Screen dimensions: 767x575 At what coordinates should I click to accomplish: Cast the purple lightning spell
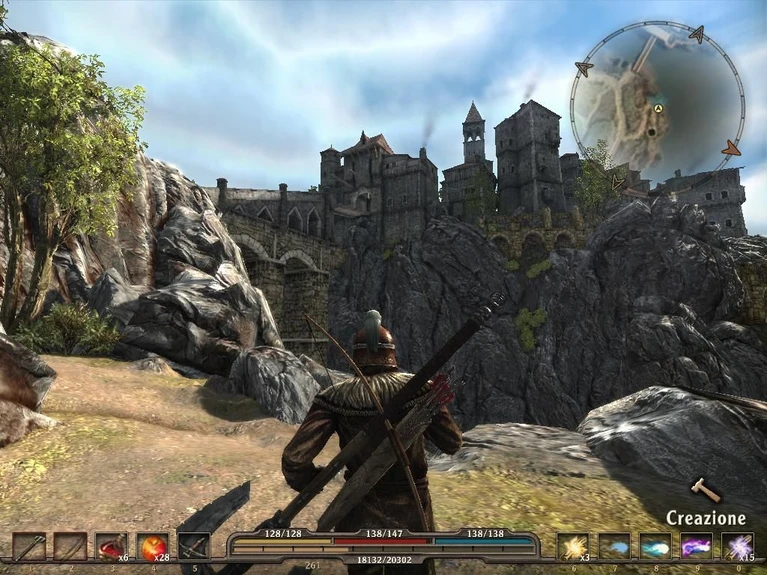[x=697, y=546]
